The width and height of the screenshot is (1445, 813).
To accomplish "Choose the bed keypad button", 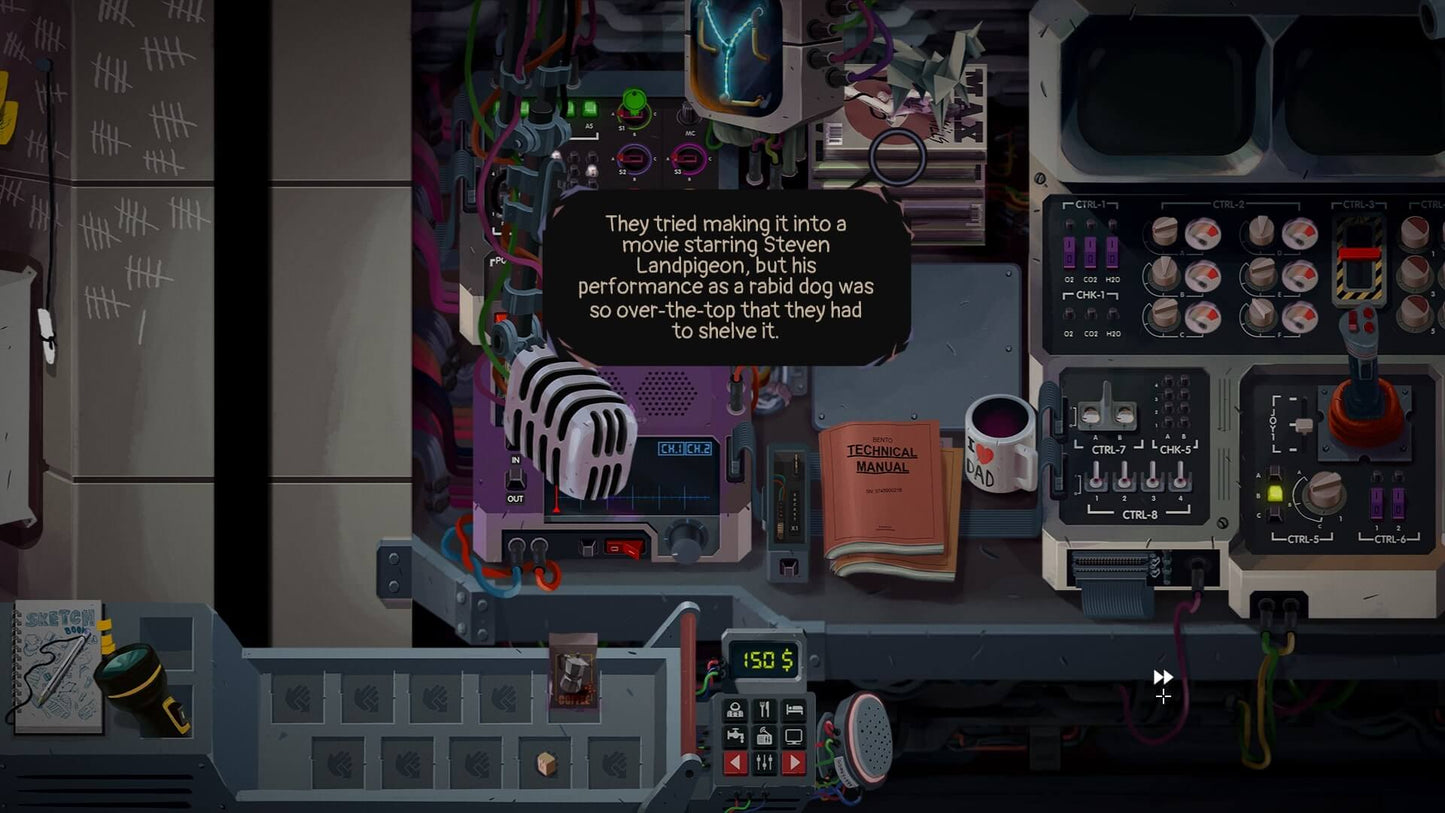I will click(x=793, y=710).
